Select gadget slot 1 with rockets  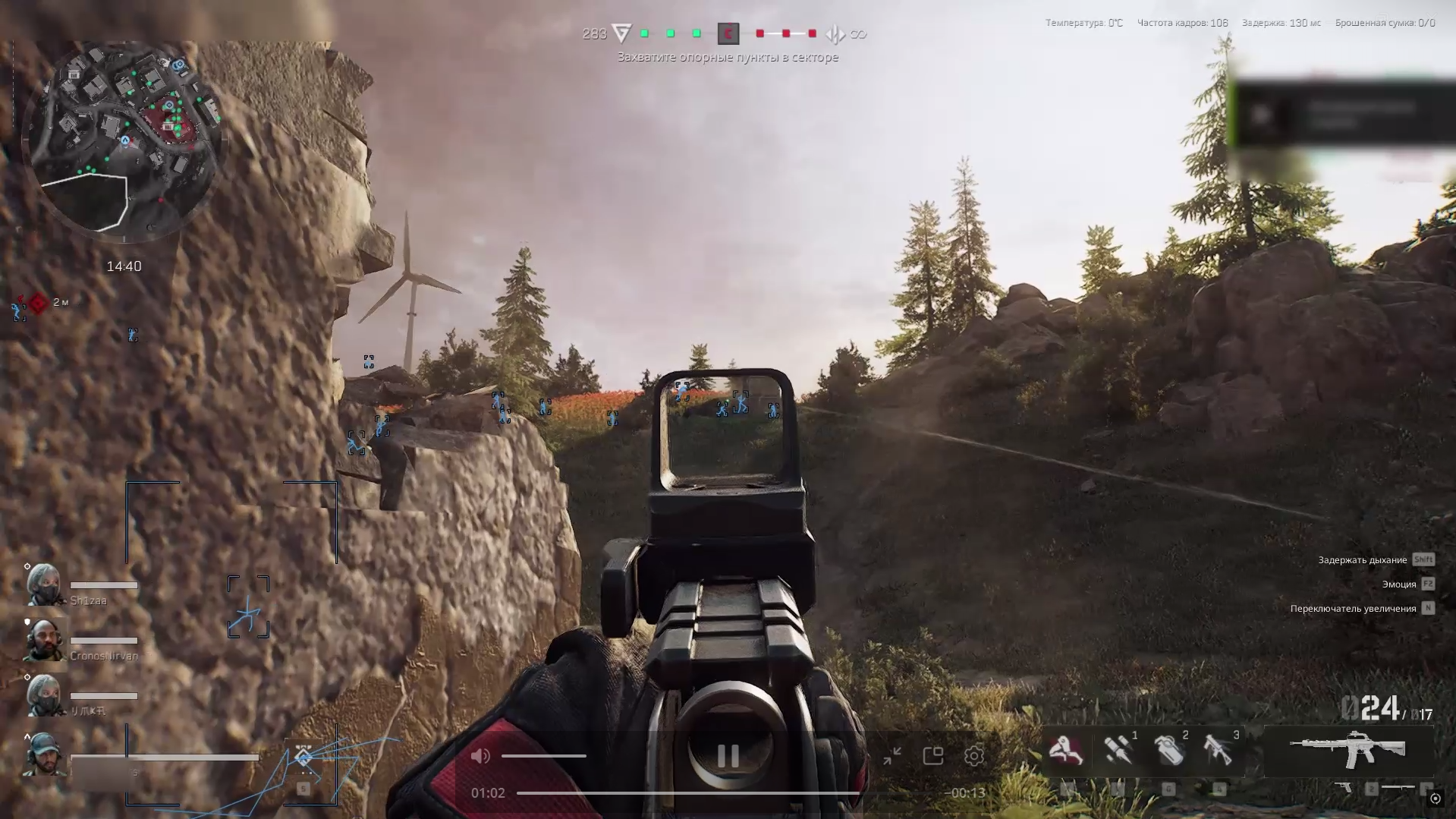point(1117,751)
